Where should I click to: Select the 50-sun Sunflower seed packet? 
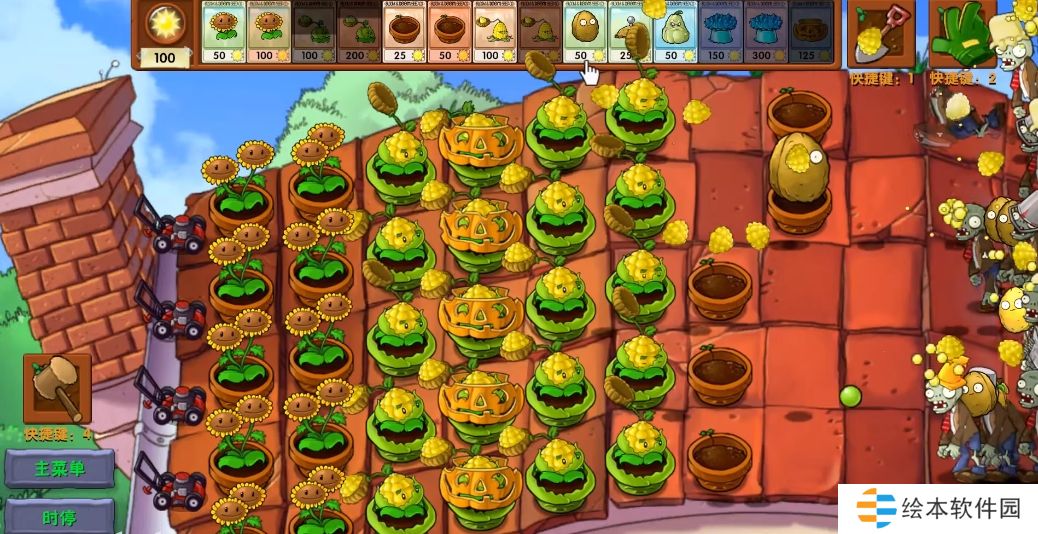(223, 35)
